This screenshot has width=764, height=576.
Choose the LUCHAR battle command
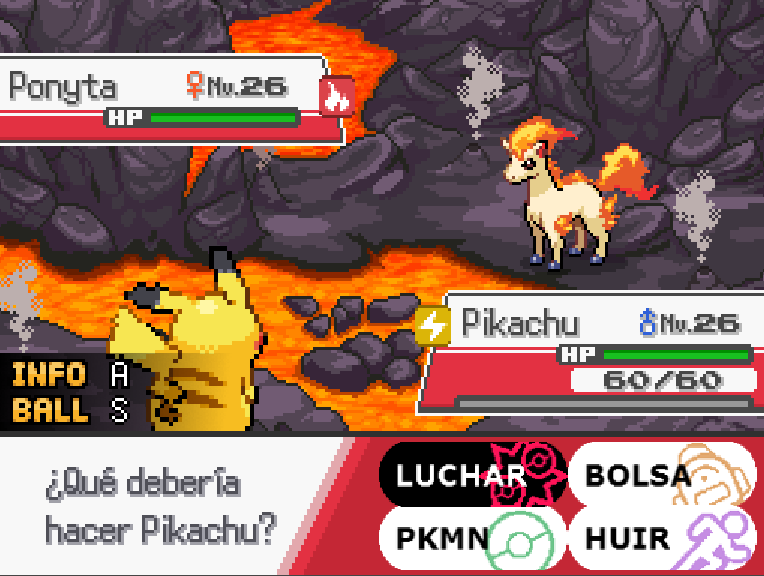click(472, 474)
